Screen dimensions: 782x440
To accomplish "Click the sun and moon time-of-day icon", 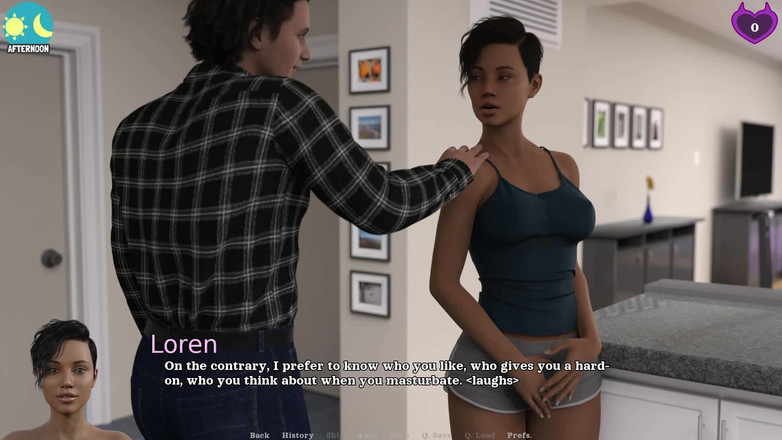I will point(28,24).
